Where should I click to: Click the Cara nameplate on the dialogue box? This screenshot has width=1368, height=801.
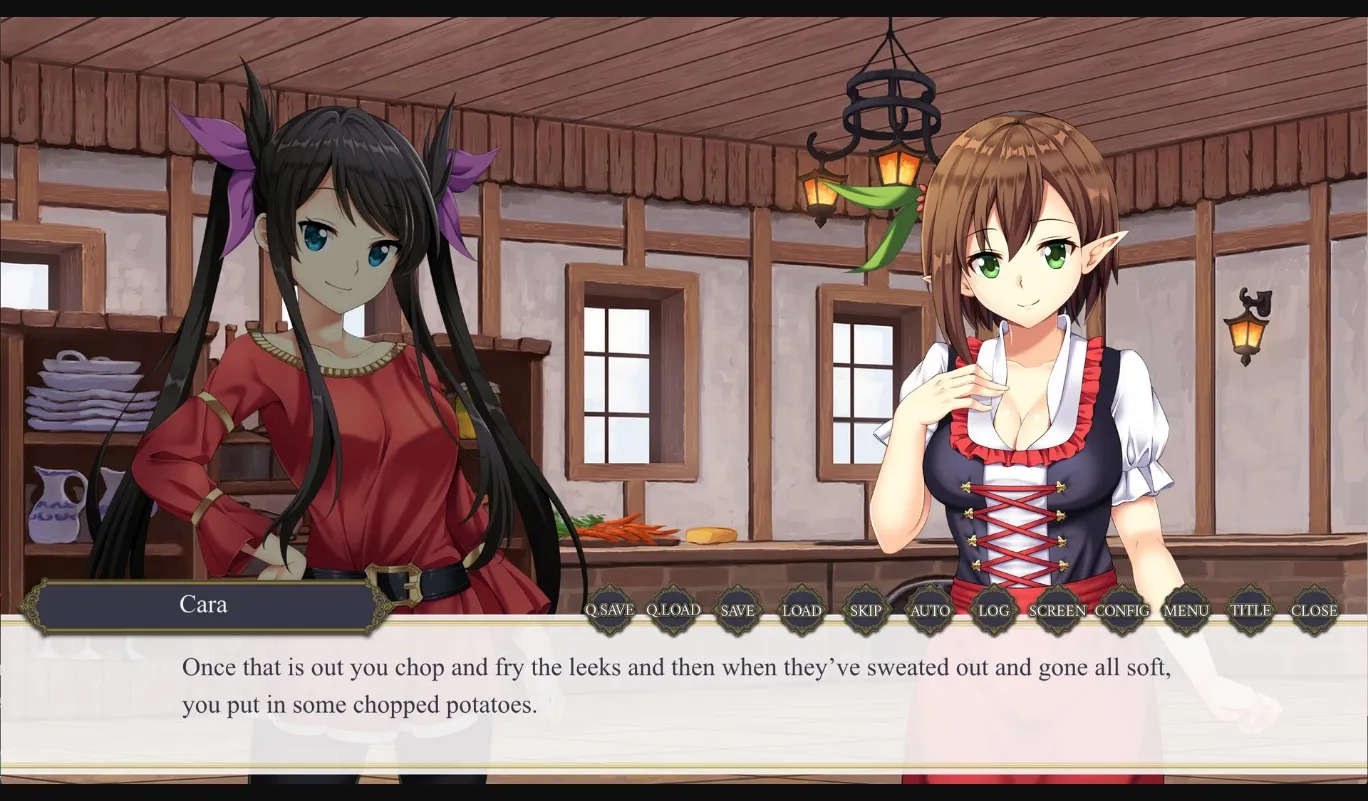coord(205,604)
